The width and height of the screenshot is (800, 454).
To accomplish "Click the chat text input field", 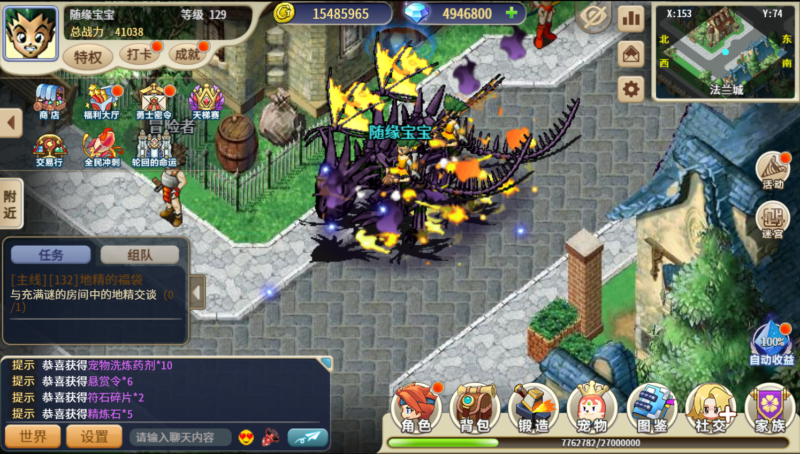I will point(180,437).
